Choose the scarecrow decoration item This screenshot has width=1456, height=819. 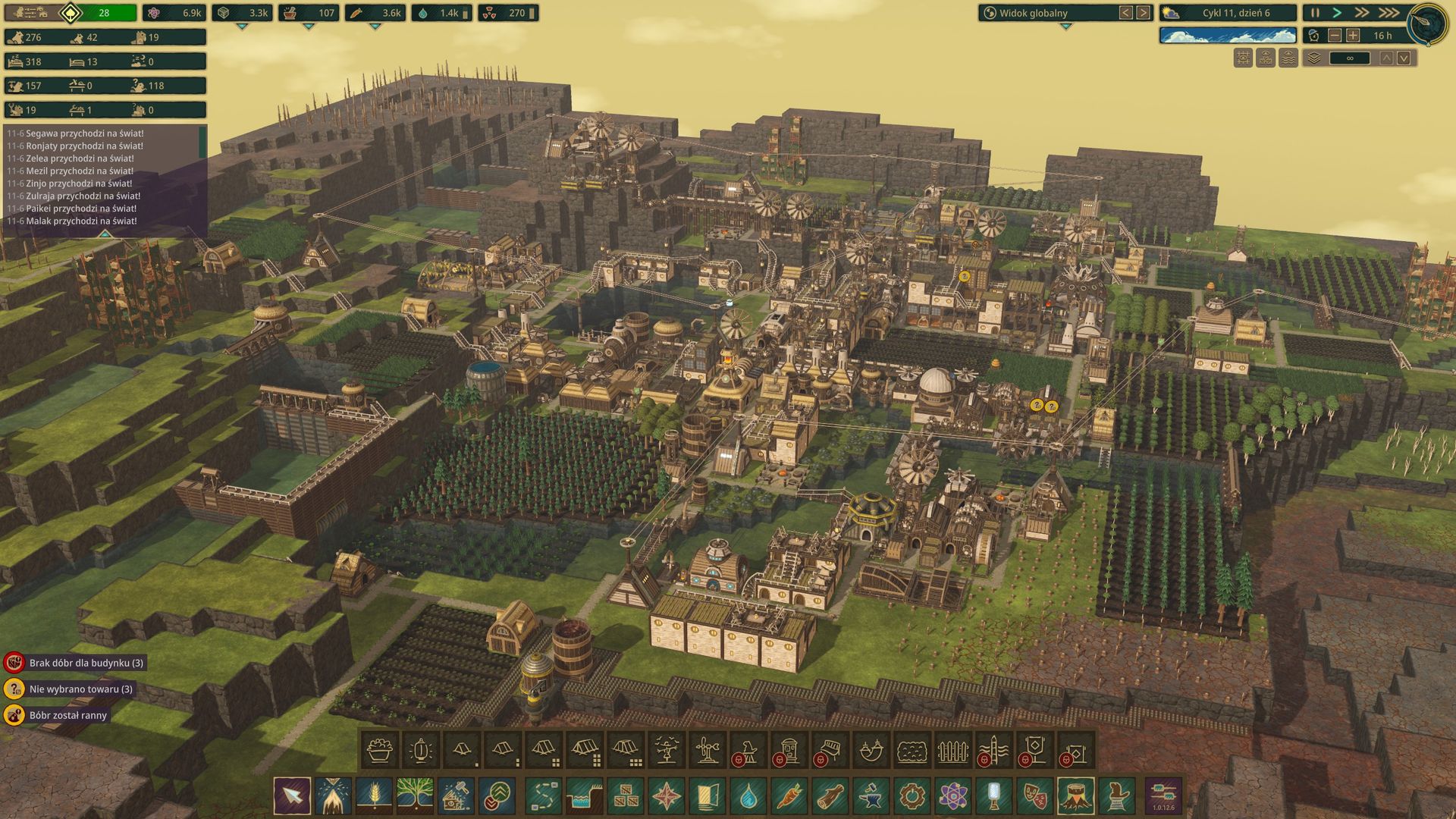[666, 752]
